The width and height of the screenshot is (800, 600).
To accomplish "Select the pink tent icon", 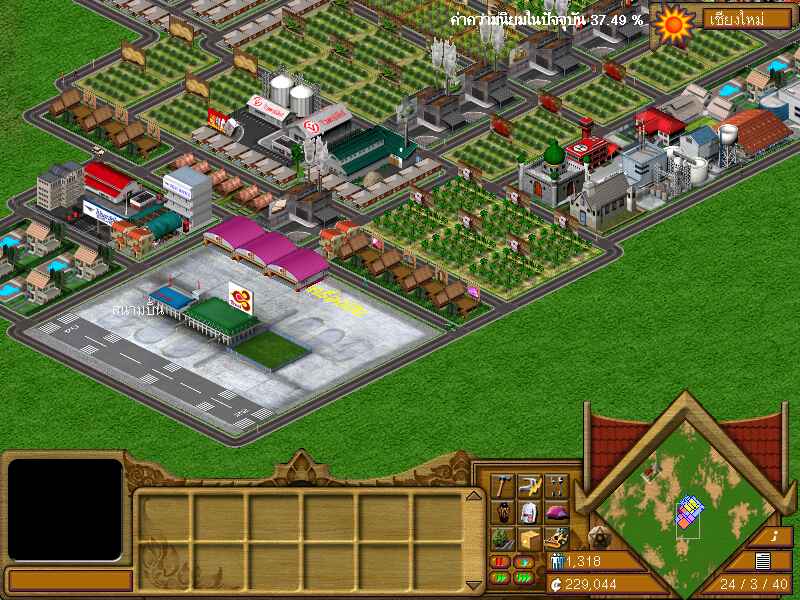I will [x=557, y=513].
